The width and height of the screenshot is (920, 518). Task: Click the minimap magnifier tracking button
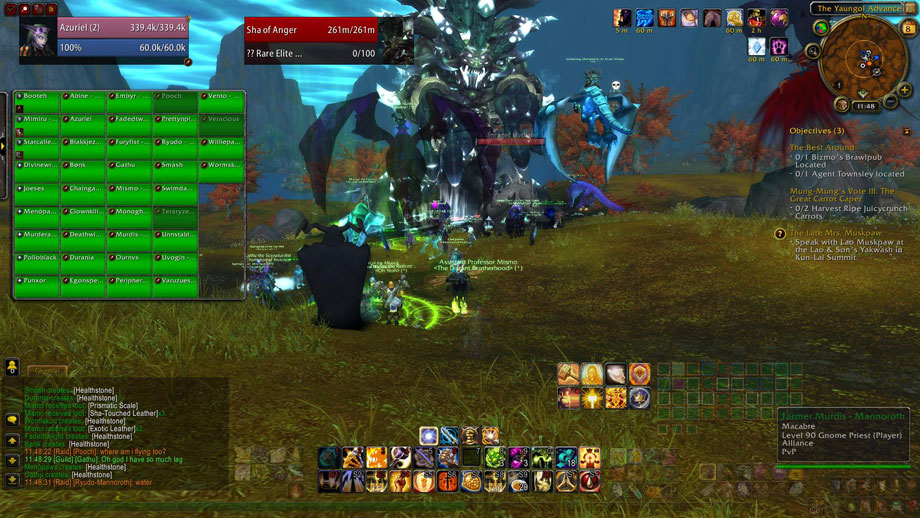tap(816, 51)
